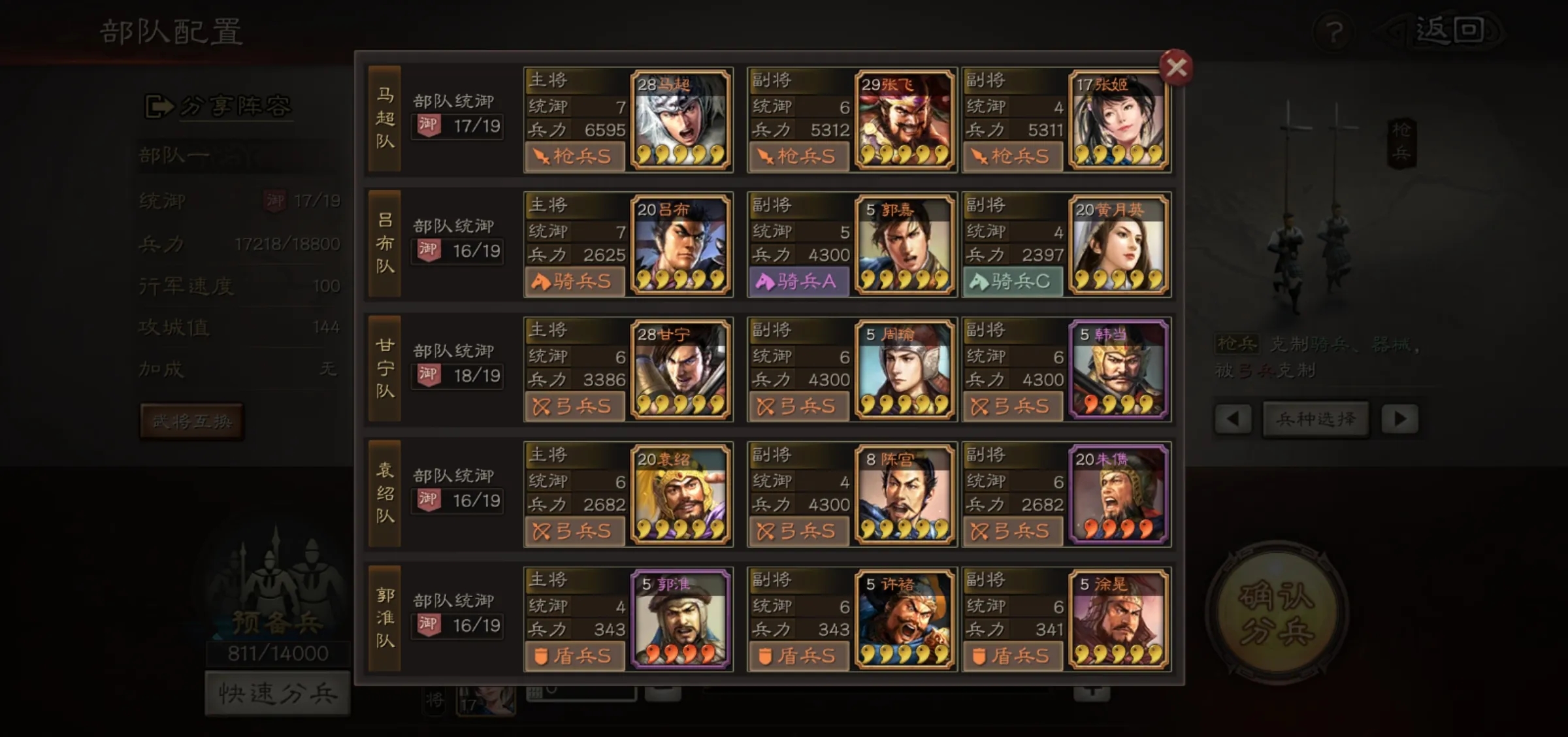Select the 枪兵S troop type icon under 马超

point(575,156)
